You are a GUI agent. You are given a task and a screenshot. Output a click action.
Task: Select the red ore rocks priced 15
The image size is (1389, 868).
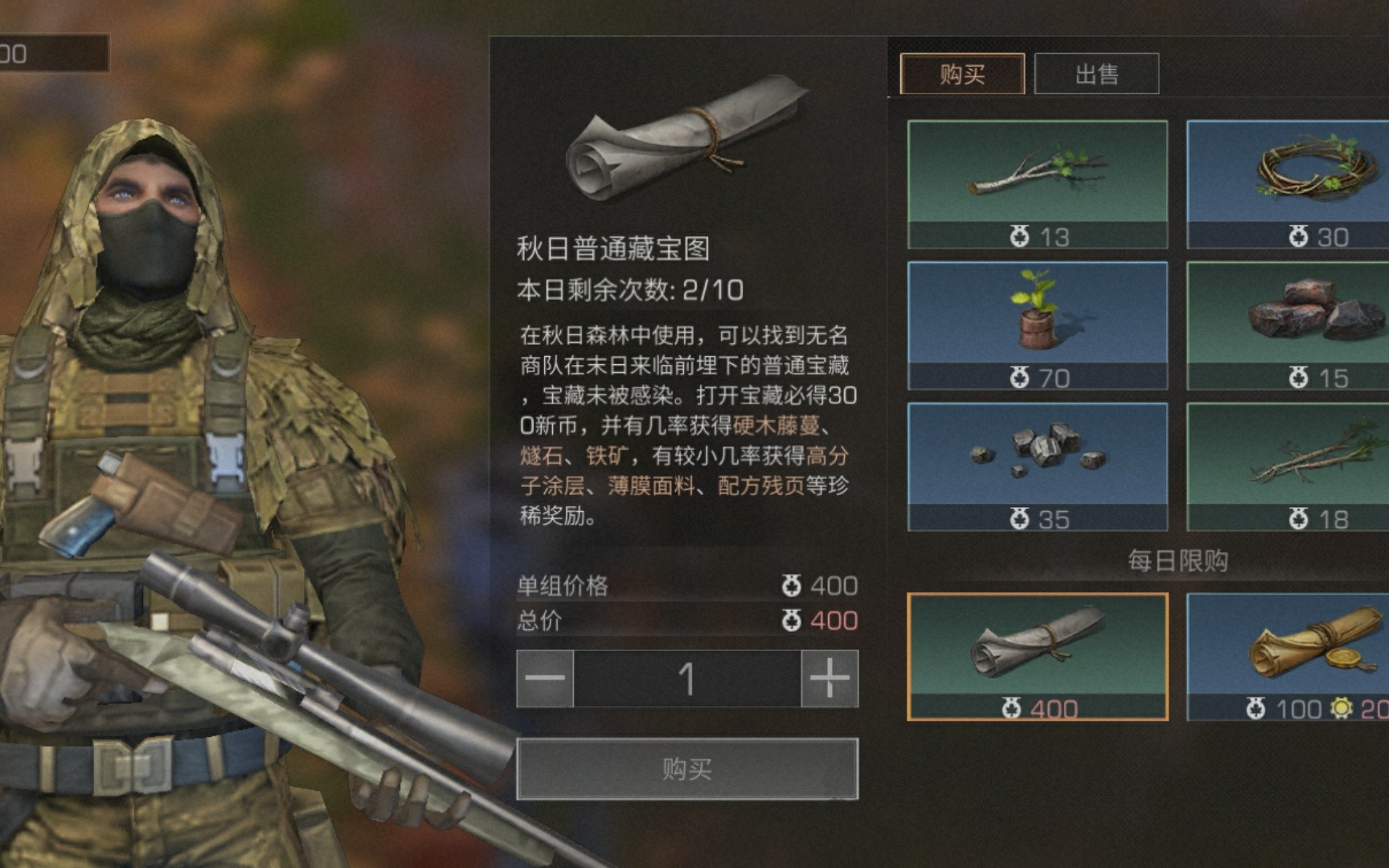[x=1288, y=325]
